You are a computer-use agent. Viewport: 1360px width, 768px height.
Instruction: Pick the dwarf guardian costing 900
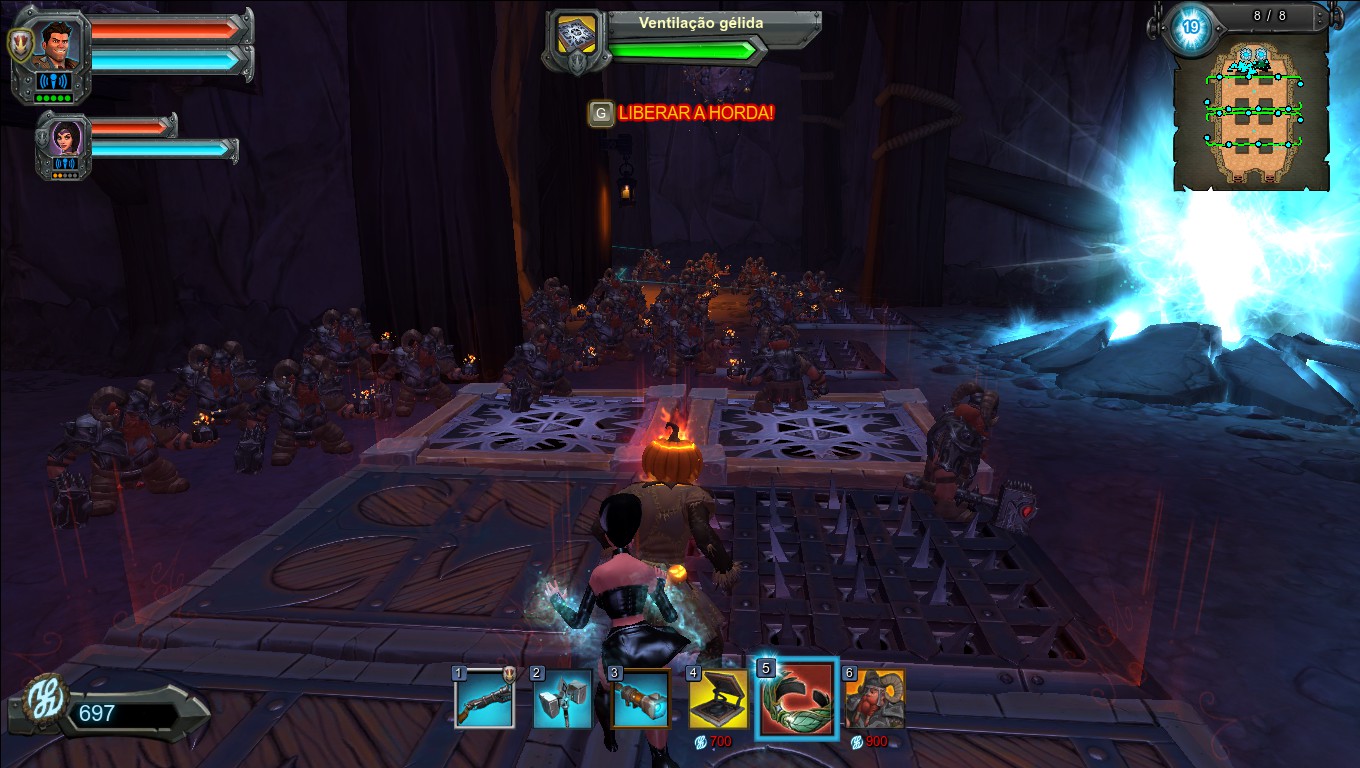(874, 699)
